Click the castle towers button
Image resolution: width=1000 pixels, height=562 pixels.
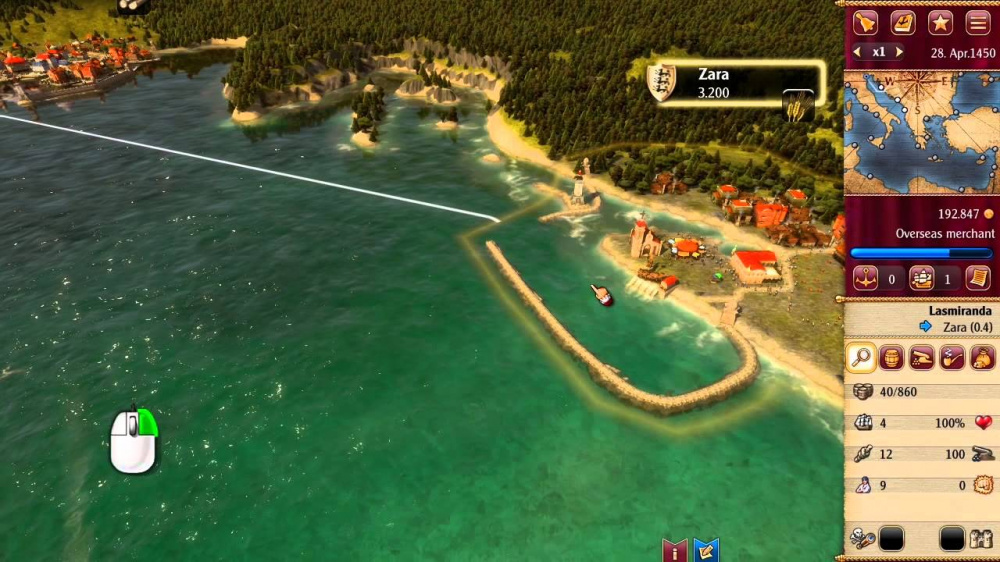pos(981,540)
